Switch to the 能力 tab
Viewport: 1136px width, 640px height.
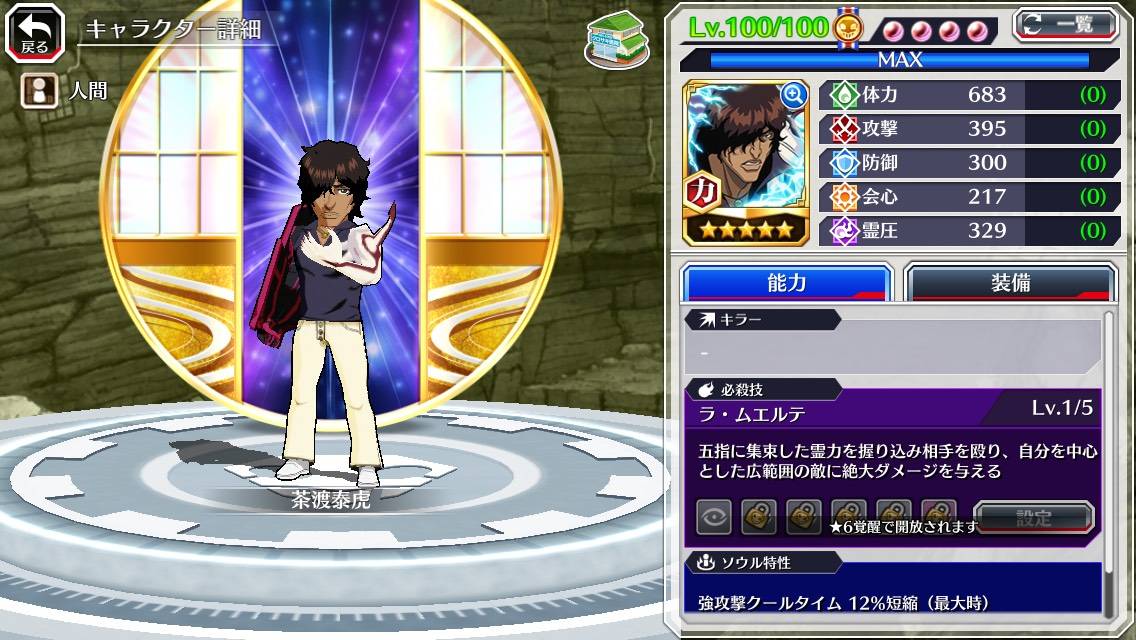pyautogui.click(x=786, y=283)
